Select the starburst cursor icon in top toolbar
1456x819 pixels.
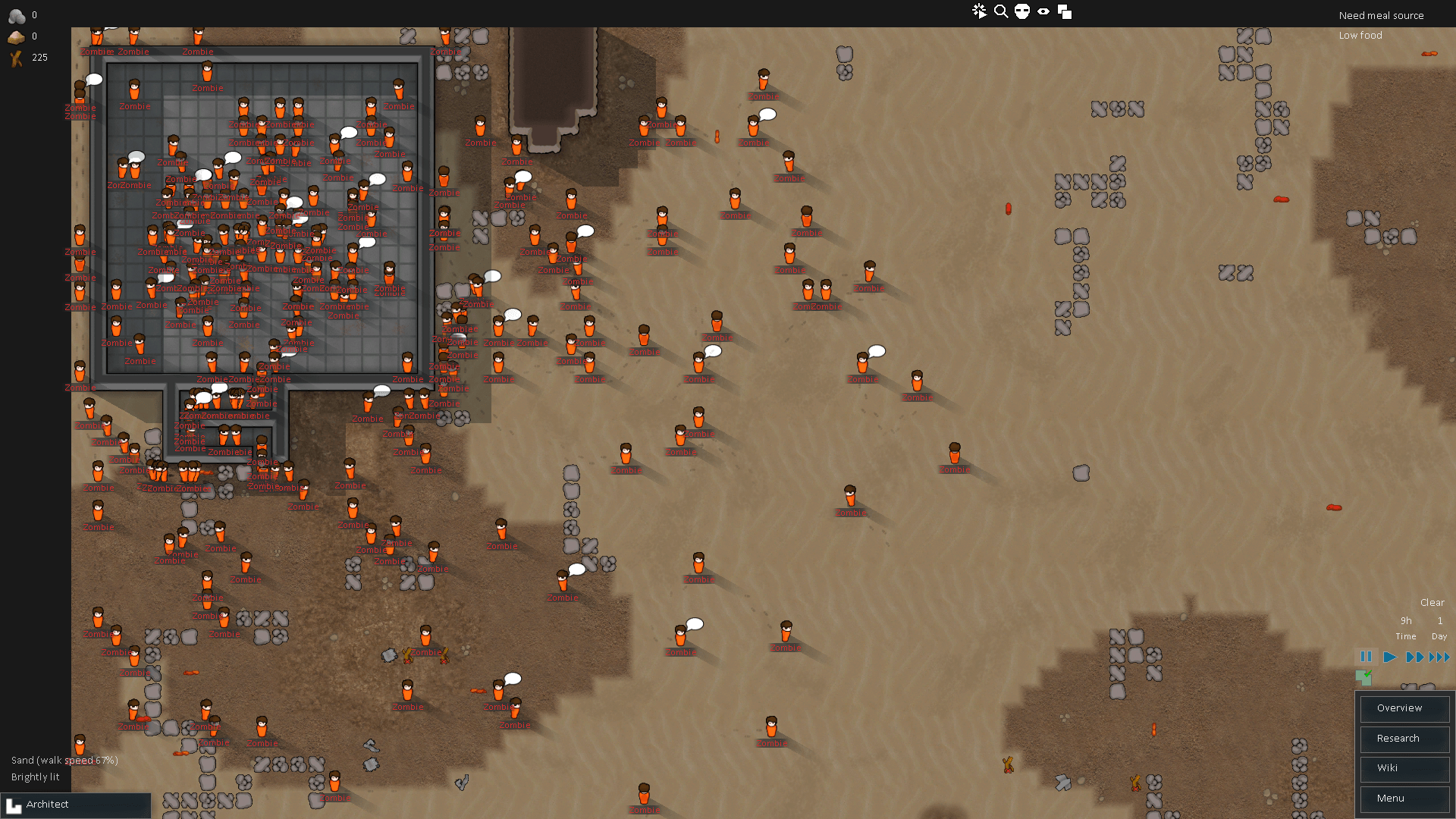[980, 11]
